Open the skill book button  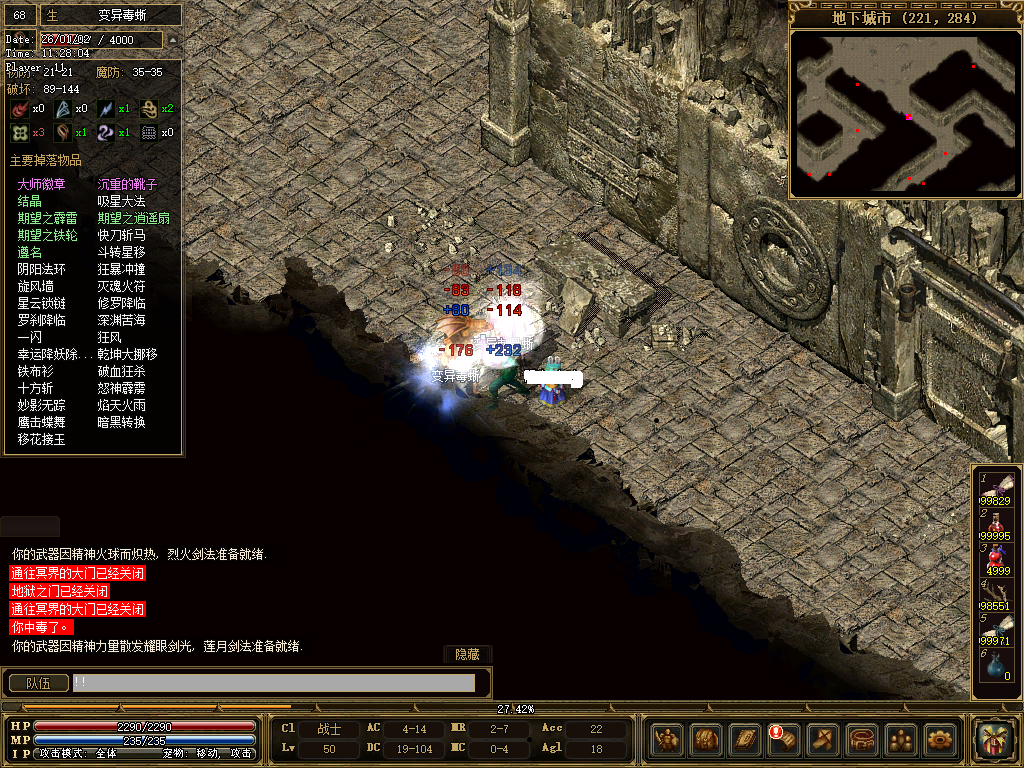(745, 740)
